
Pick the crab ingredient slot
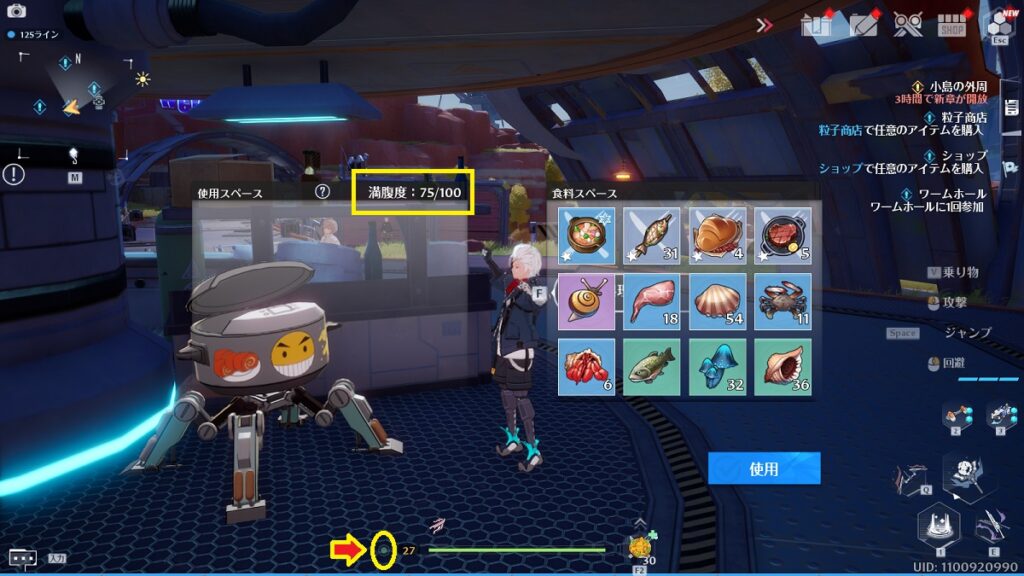point(782,301)
